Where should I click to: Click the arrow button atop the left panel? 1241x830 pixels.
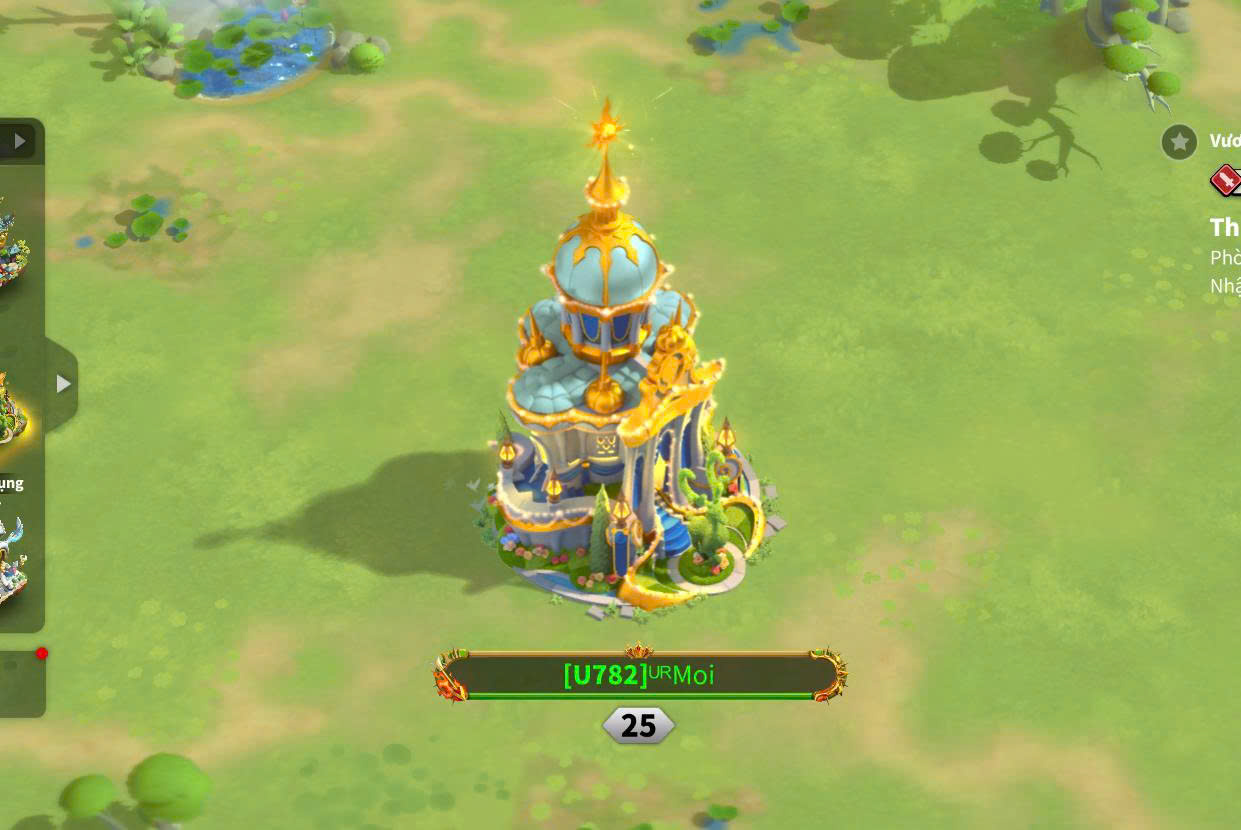point(19,141)
